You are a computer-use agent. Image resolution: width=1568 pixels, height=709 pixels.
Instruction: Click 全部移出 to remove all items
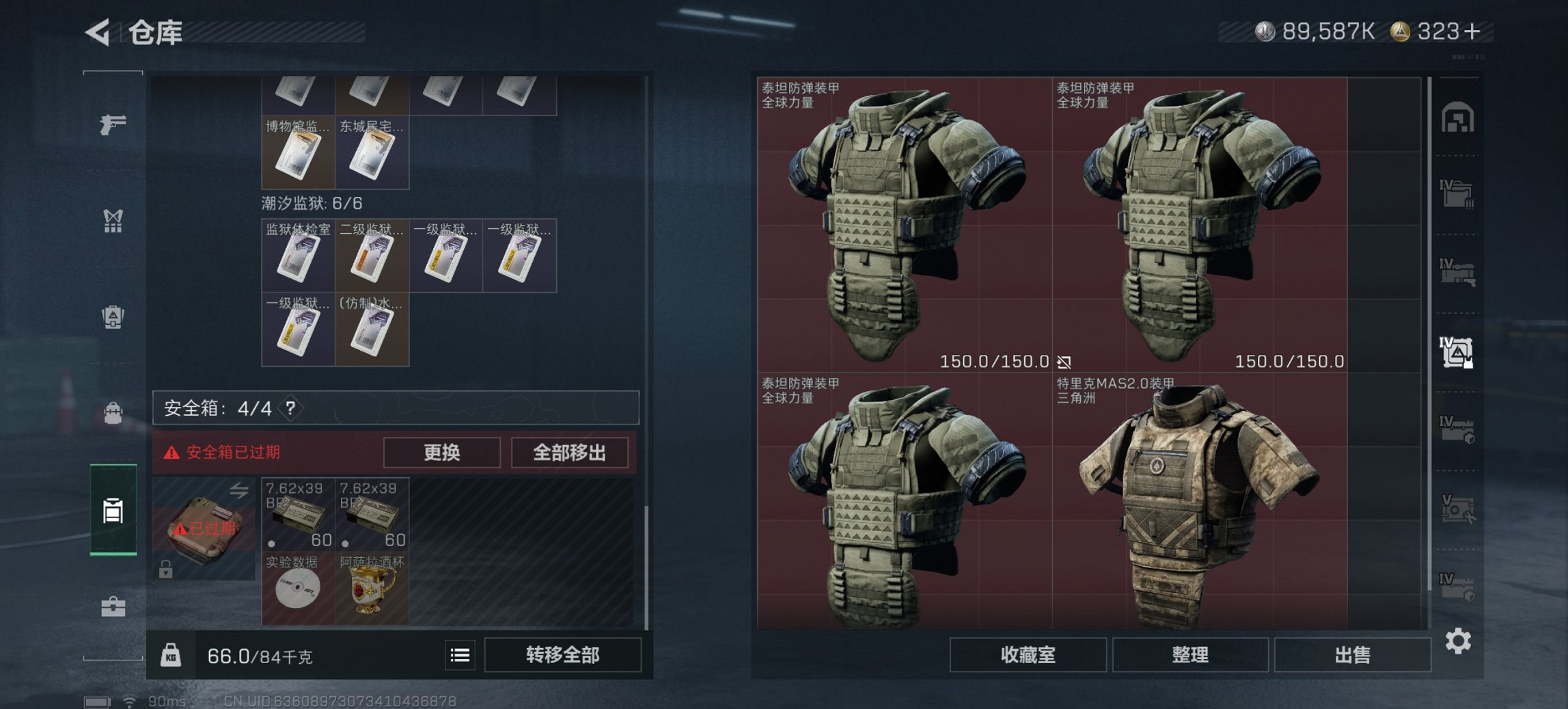570,452
